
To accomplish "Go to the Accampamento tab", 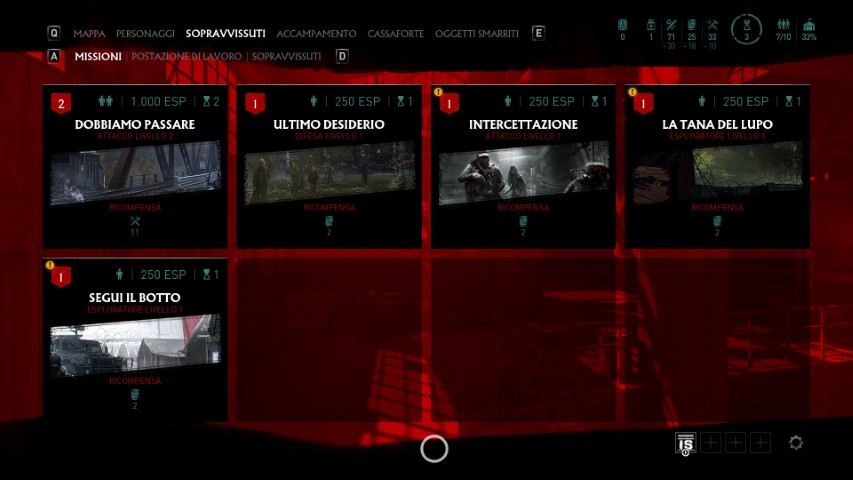I will 317,34.
